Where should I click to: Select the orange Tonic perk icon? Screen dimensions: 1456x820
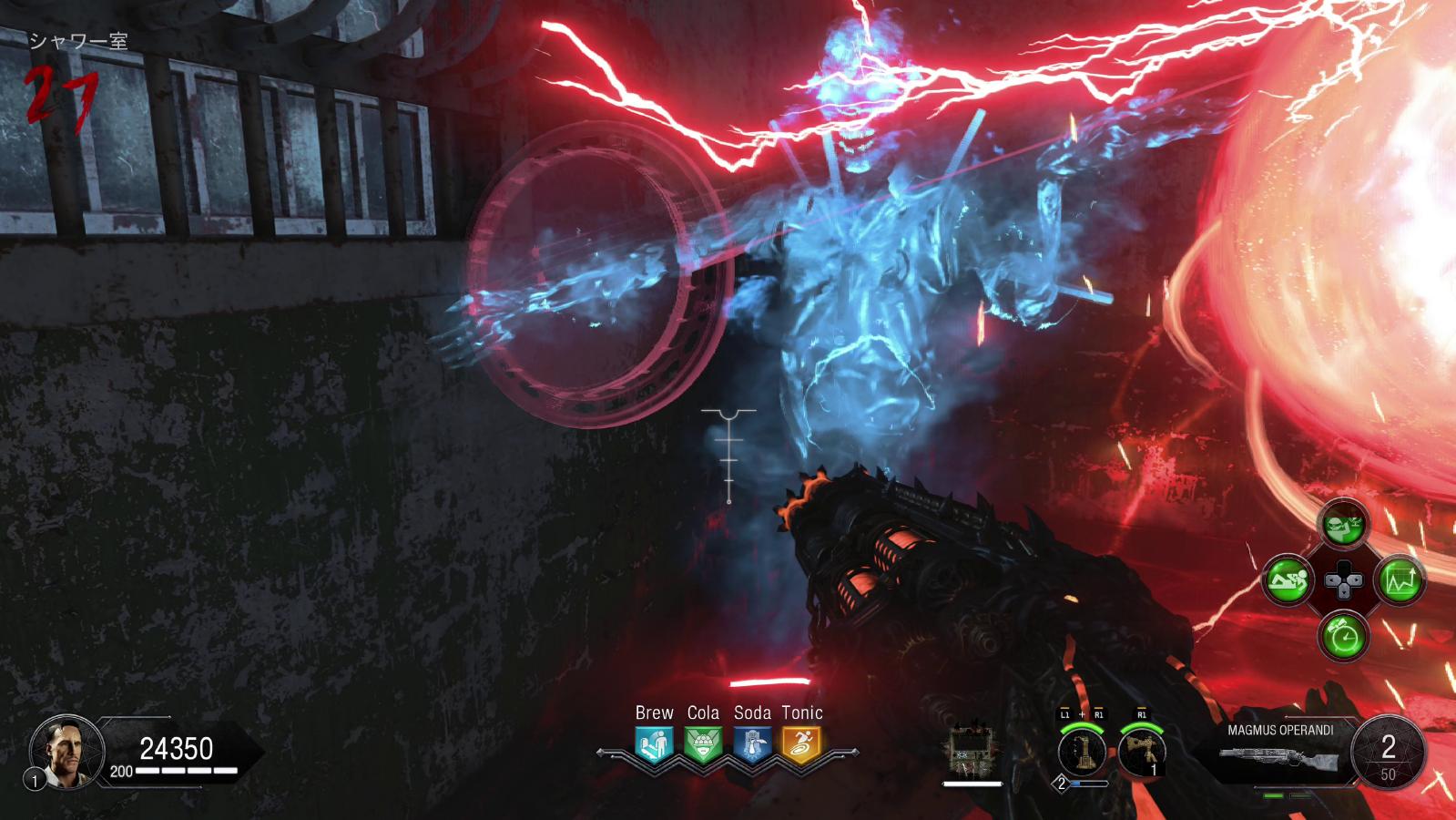coord(801,743)
